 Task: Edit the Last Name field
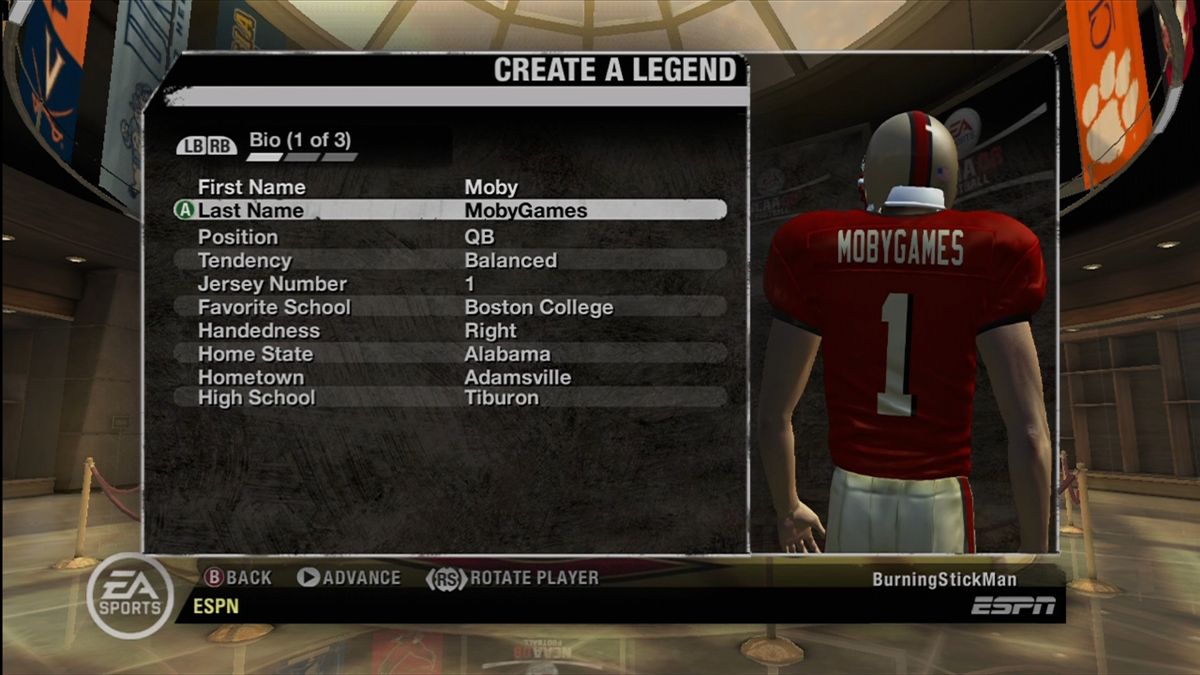[450, 211]
